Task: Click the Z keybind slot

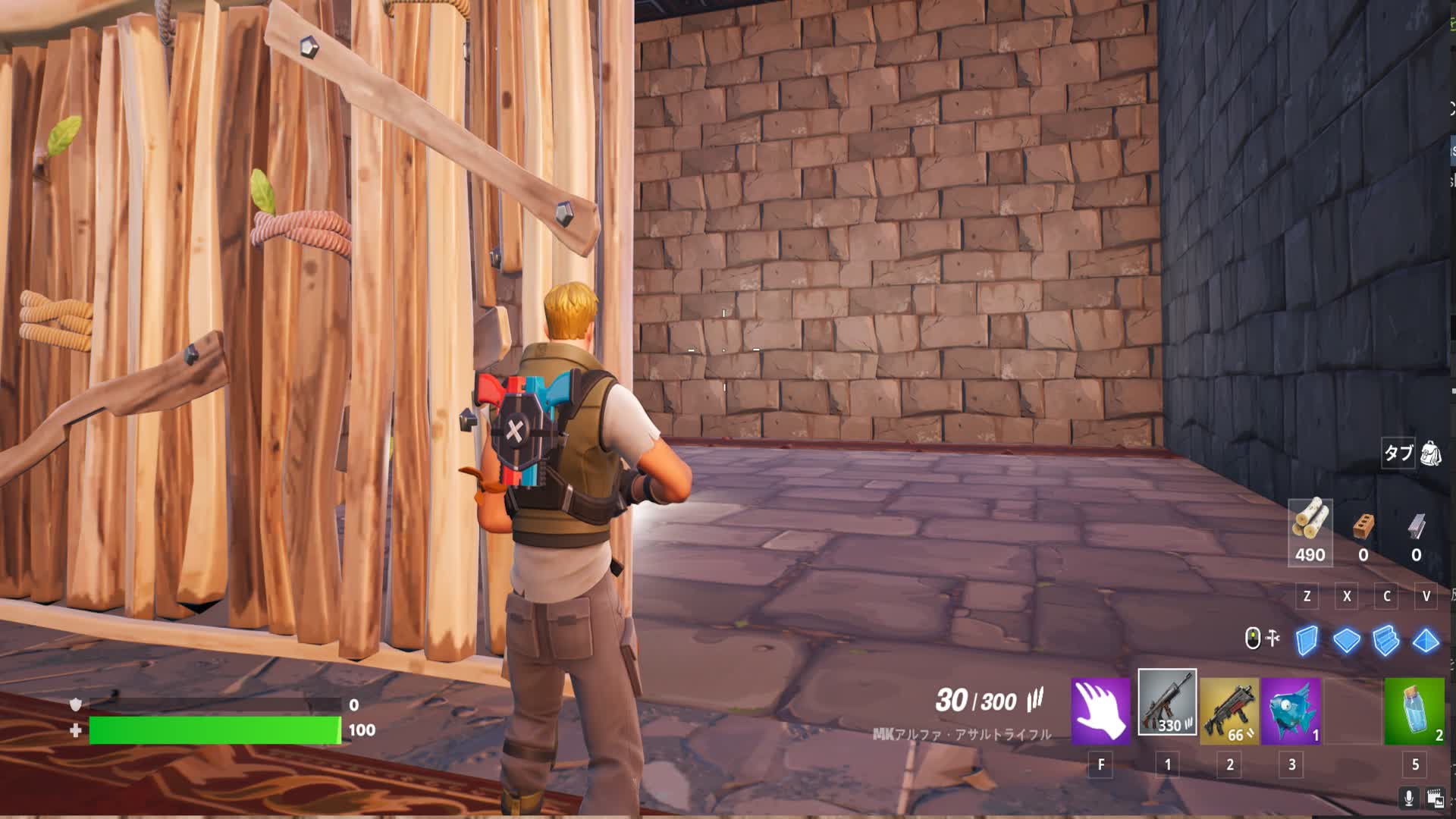Action: 1307,596
